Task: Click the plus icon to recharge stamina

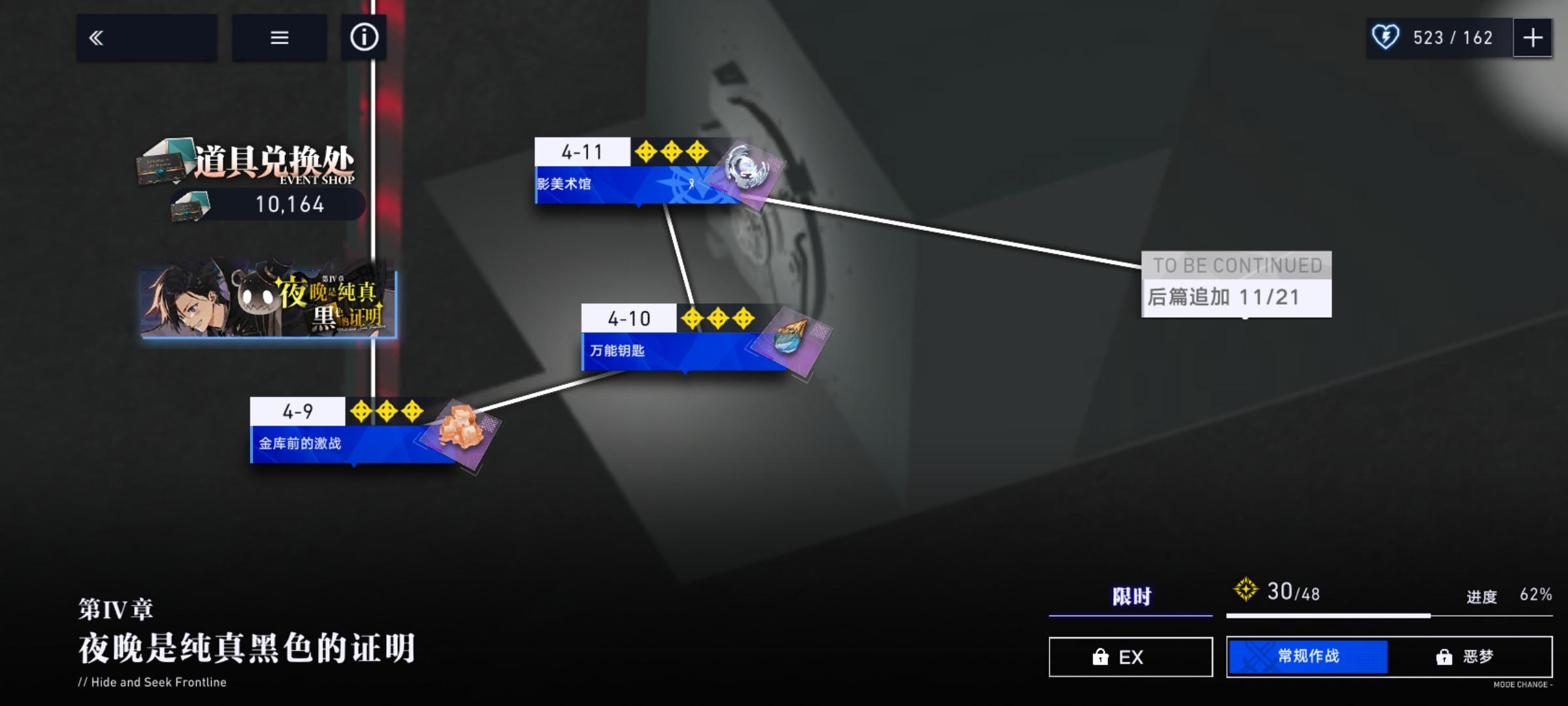Action: (1533, 37)
